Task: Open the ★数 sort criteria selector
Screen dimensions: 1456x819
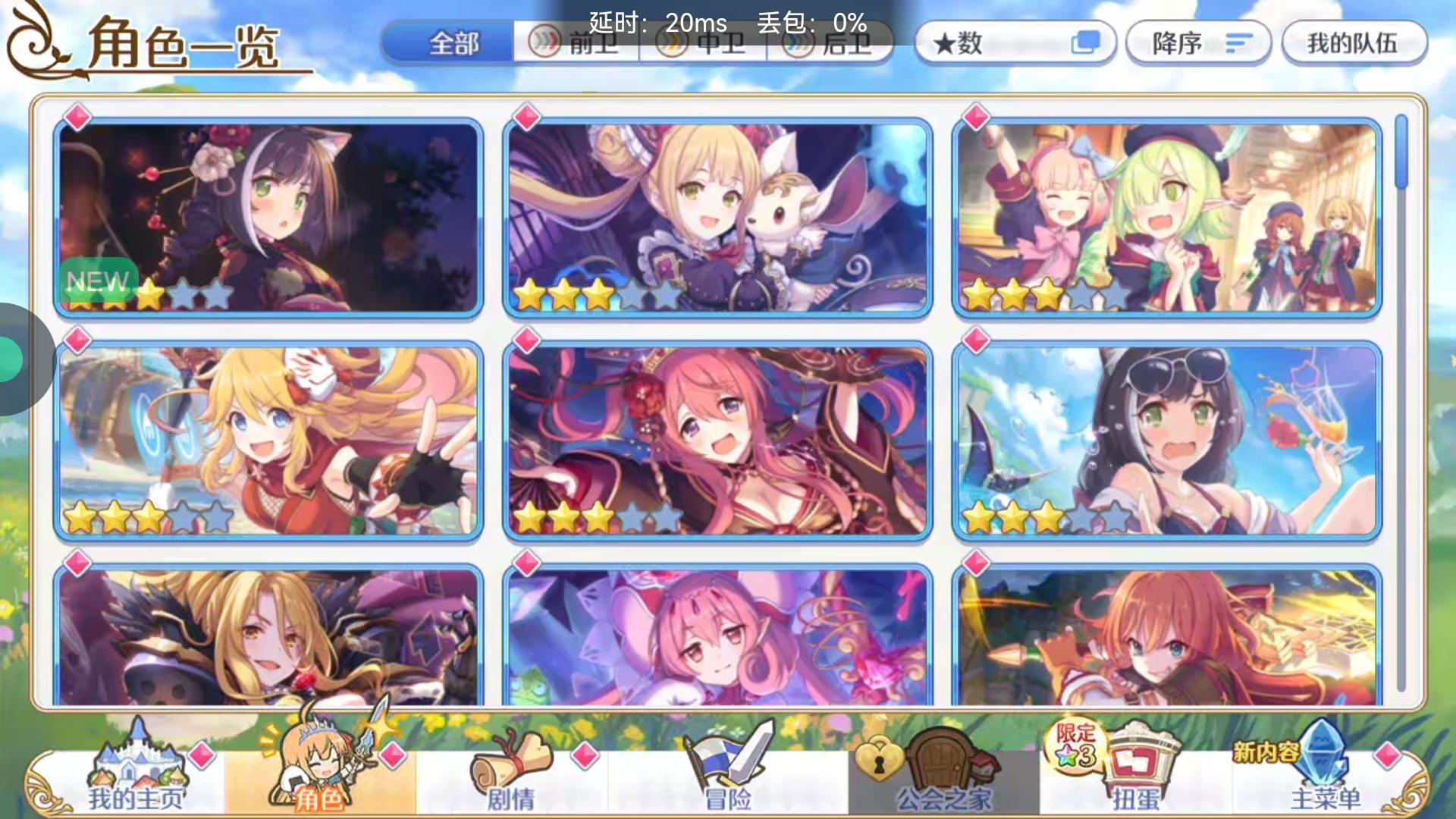Action: (1016, 43)
